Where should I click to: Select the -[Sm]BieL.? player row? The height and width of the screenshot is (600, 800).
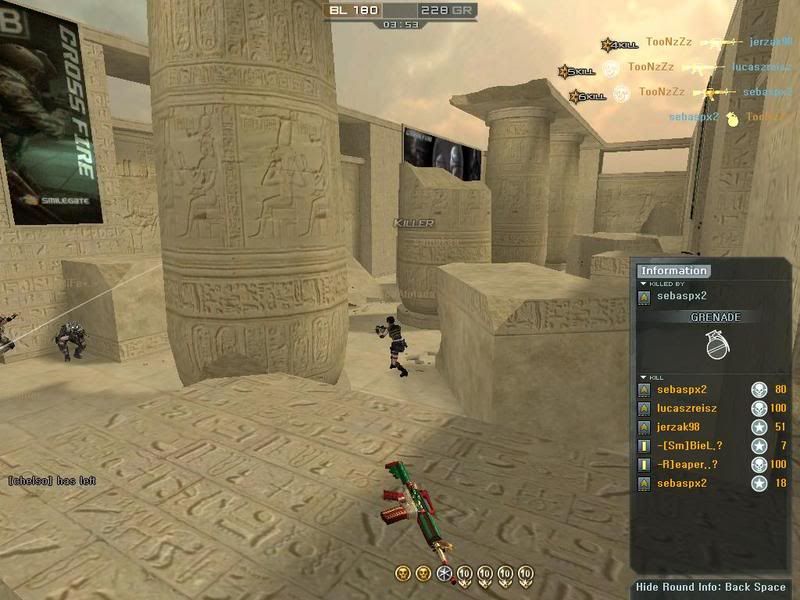pyautogui.click(x=689, y=446)
